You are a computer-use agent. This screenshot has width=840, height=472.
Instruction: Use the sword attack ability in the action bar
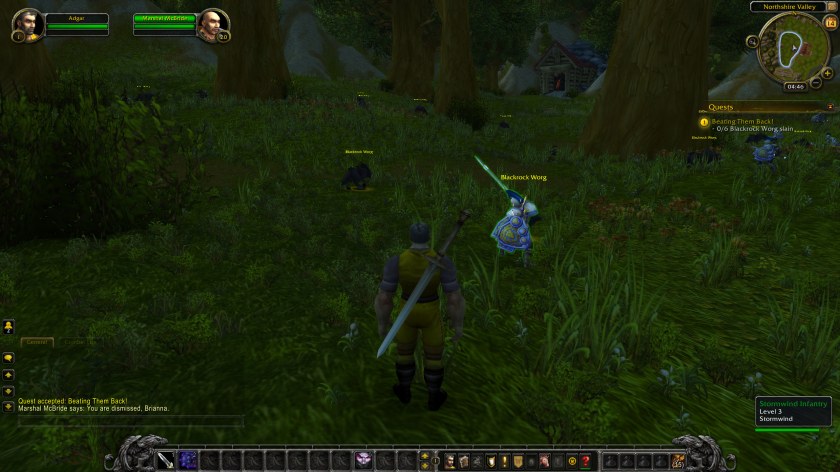163,460
